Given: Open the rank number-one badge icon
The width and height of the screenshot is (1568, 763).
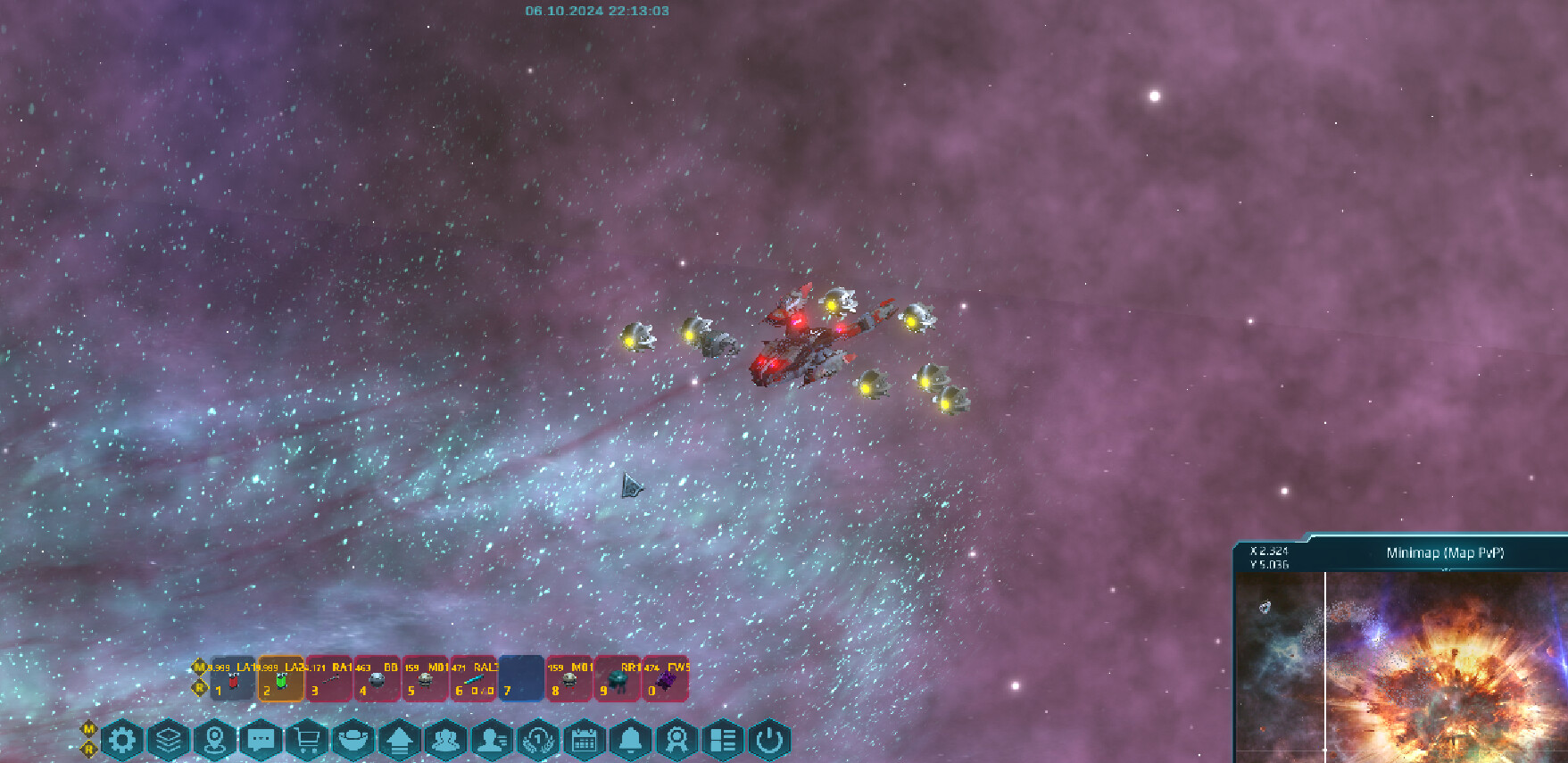Looking at the screenshot, I should click(x=540, y=741).
